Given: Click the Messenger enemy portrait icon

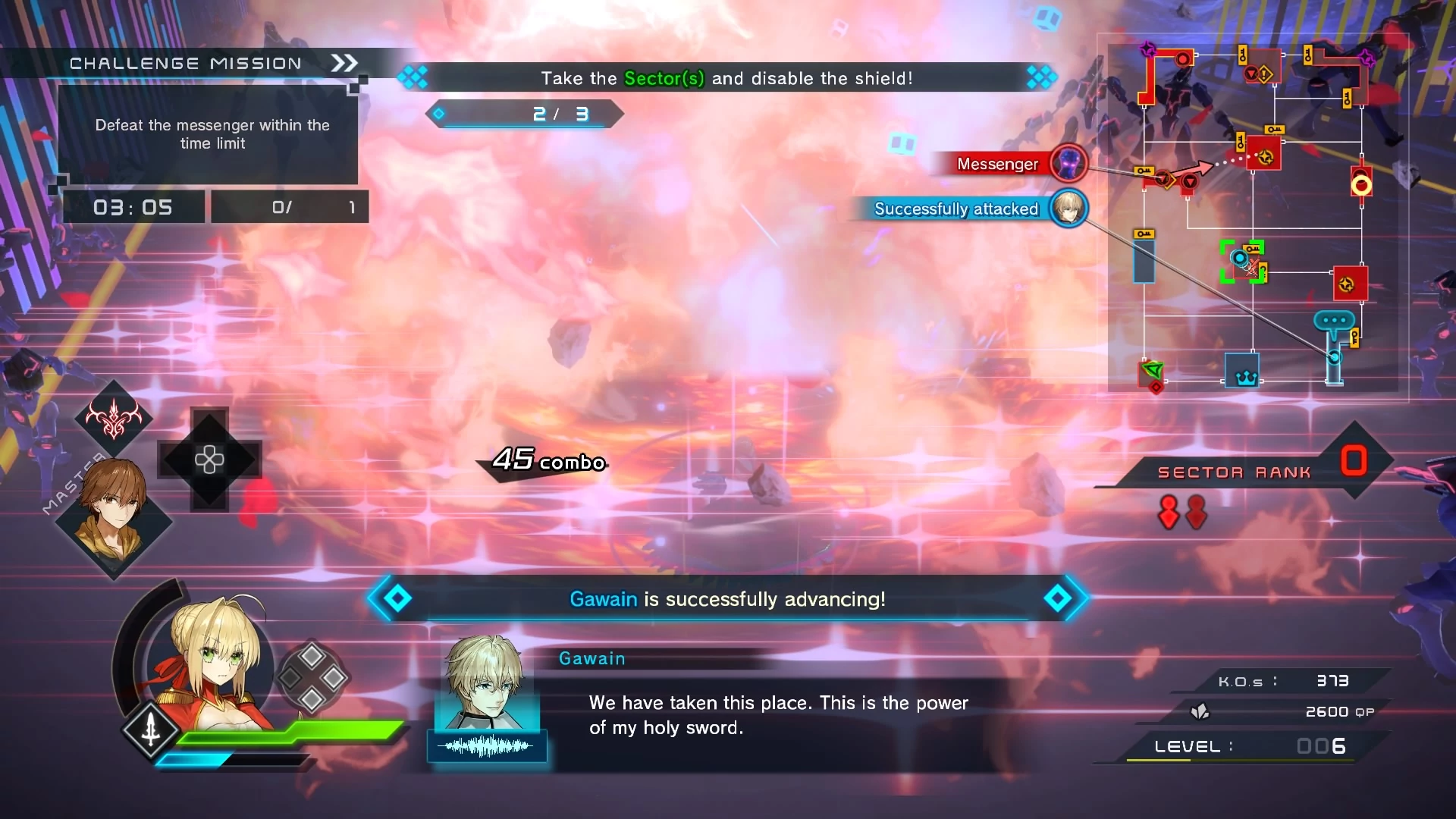Looking at the screenshot, I should [x=1068, y=163].
